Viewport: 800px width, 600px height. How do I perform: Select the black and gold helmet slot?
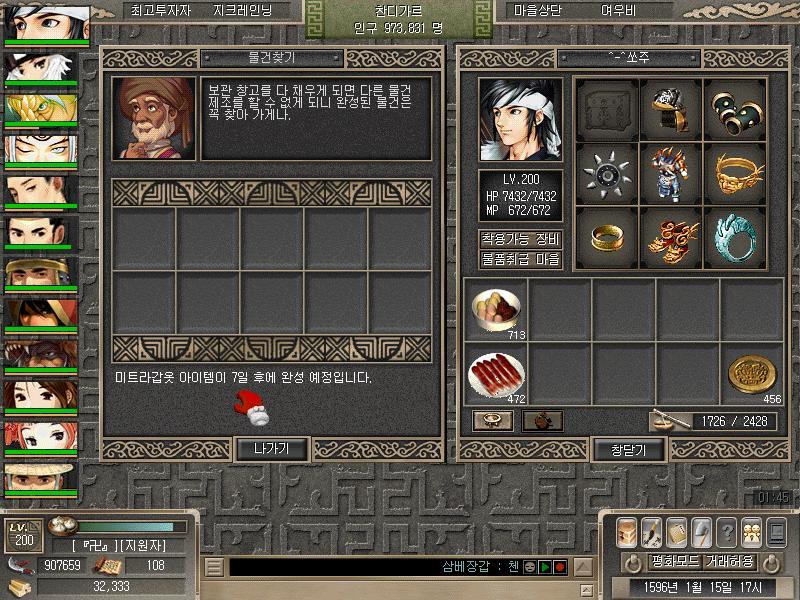[x=670, y=108]
